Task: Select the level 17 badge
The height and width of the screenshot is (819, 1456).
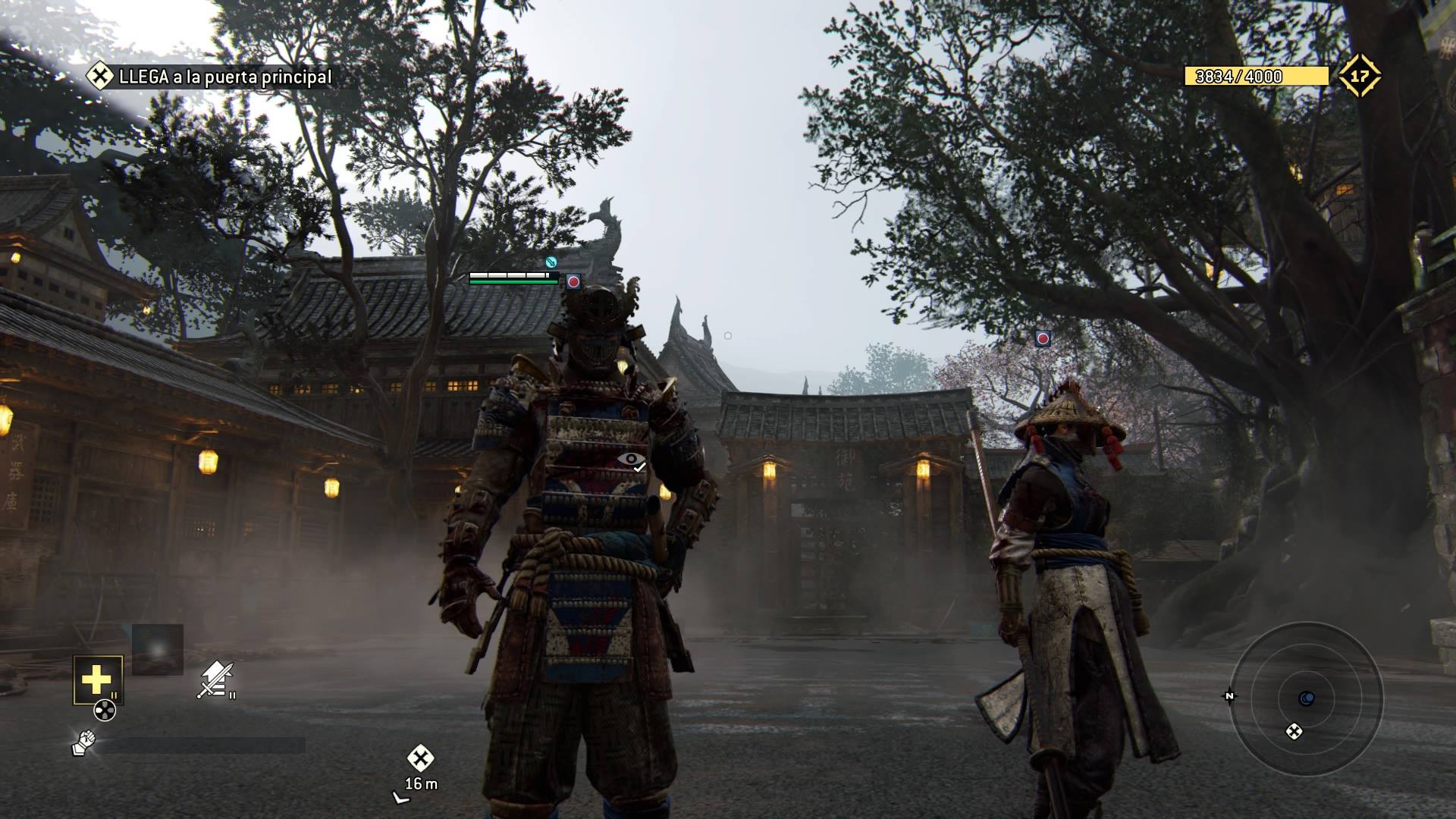Action: (1359, 76)
